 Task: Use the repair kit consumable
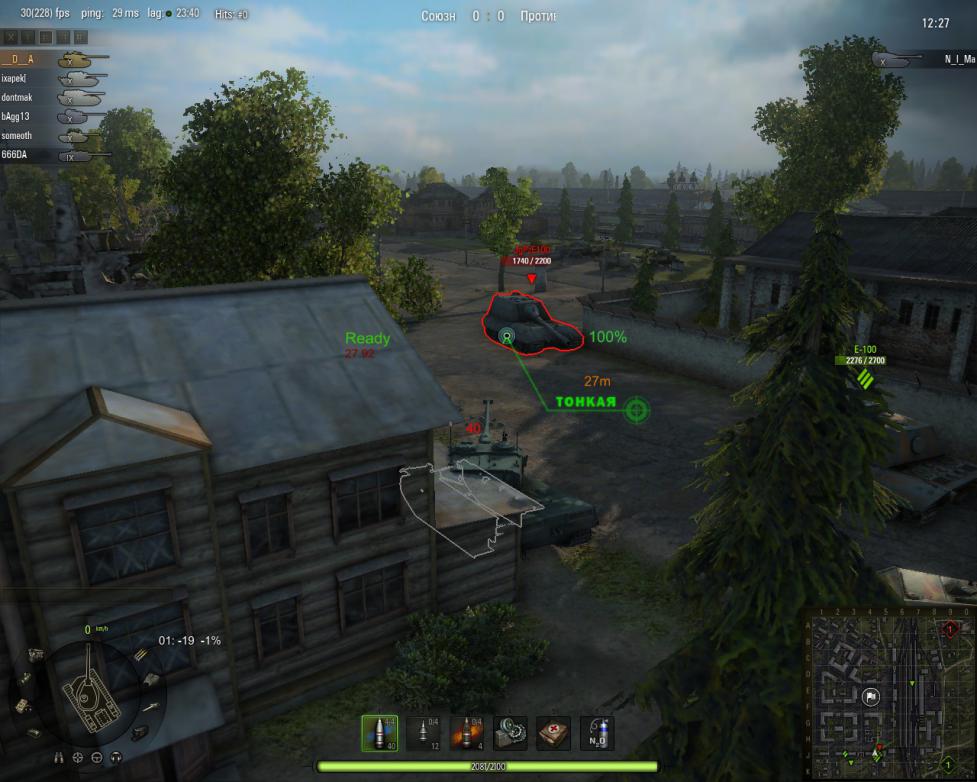[x=511, y=733]
